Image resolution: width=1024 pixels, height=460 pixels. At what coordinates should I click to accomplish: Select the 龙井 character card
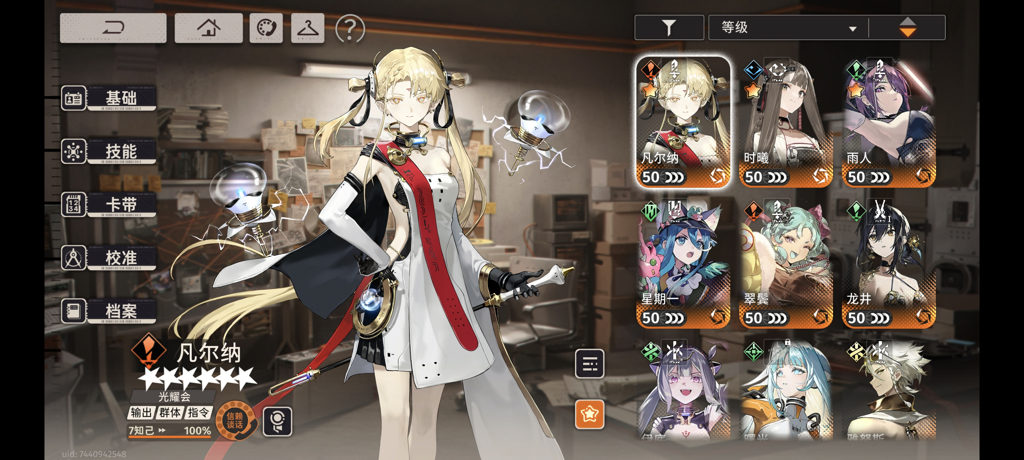(x=889, y=263)
